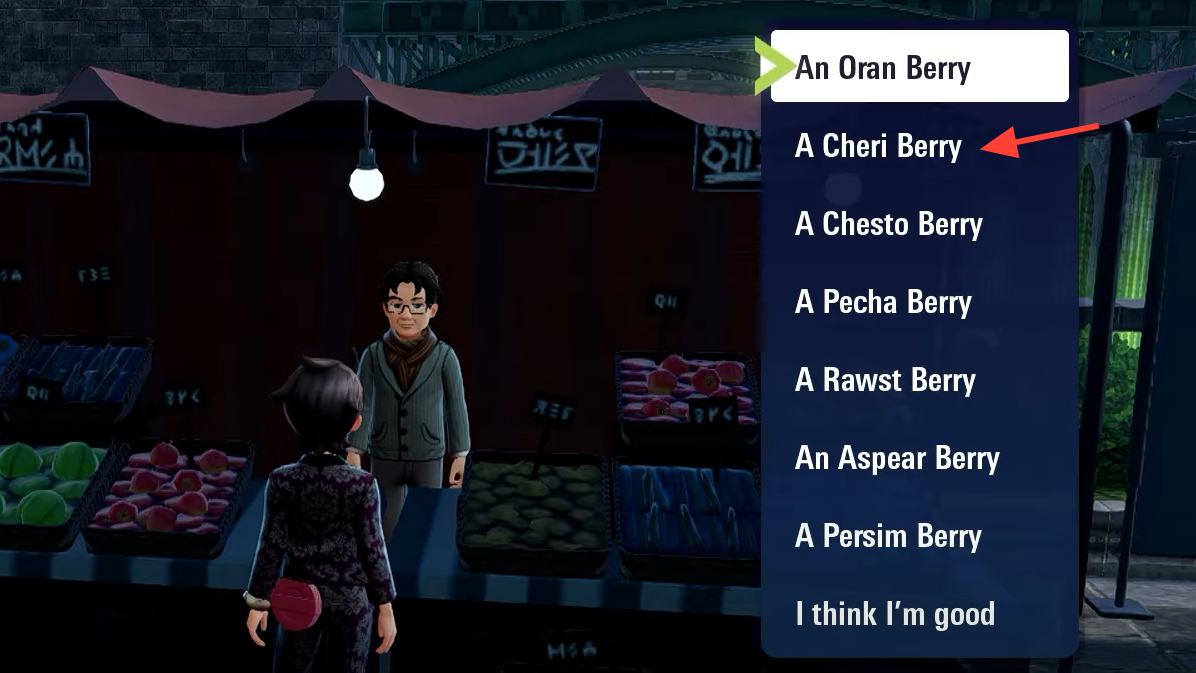Screen dimensions: 1196x673
Task: Click An Aspear Berry in the menu
Action: [897, 458]
